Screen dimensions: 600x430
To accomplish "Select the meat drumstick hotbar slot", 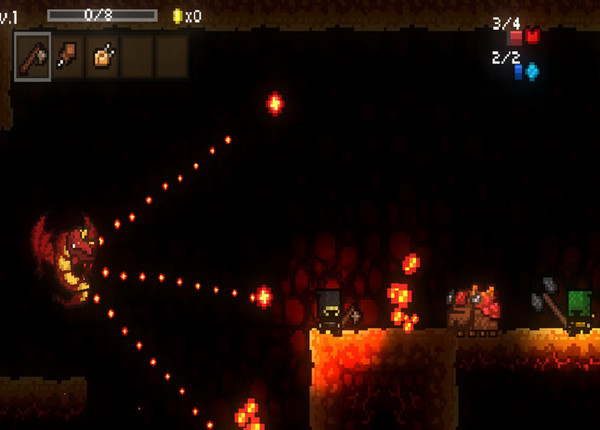I will (68, 56).
